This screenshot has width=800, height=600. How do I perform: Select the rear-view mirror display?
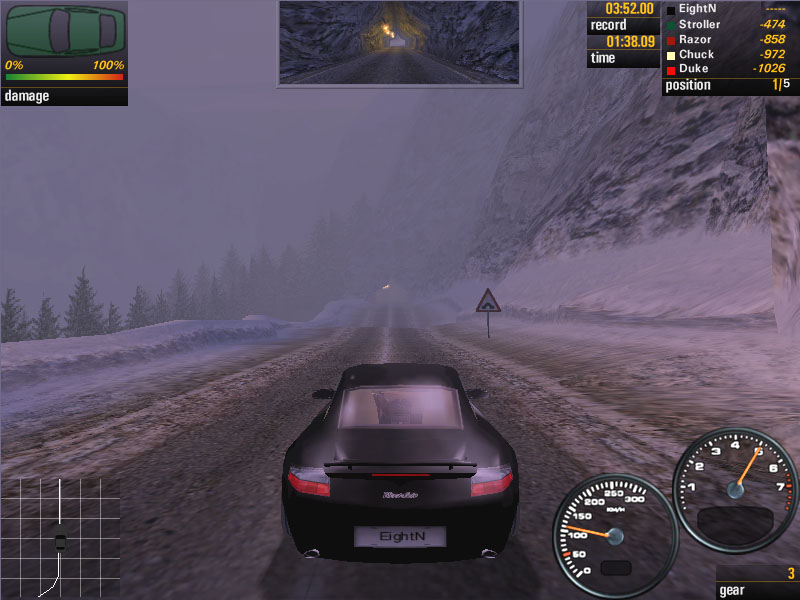(x=399, y=42)
